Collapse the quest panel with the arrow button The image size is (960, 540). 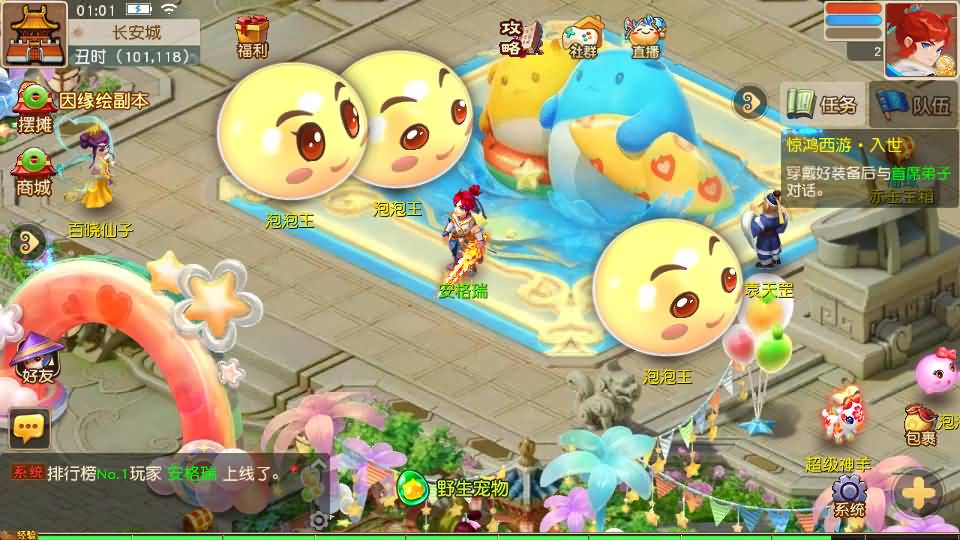point(748,101)
